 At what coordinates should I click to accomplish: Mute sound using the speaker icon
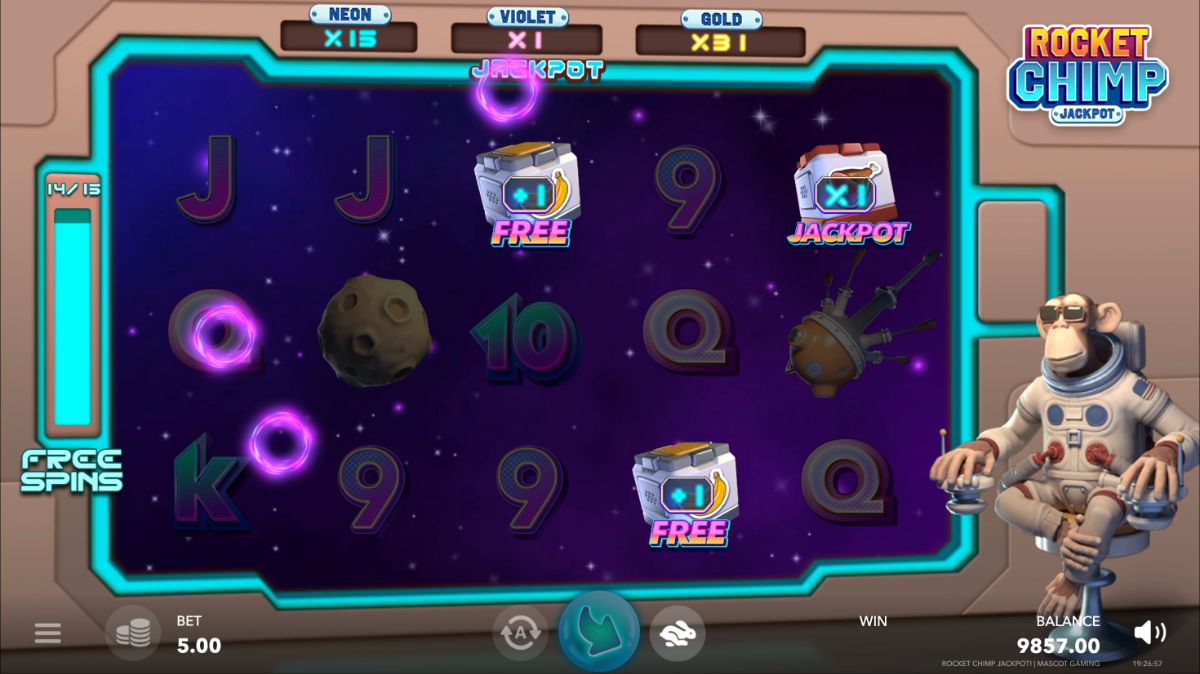[1150, 632]
